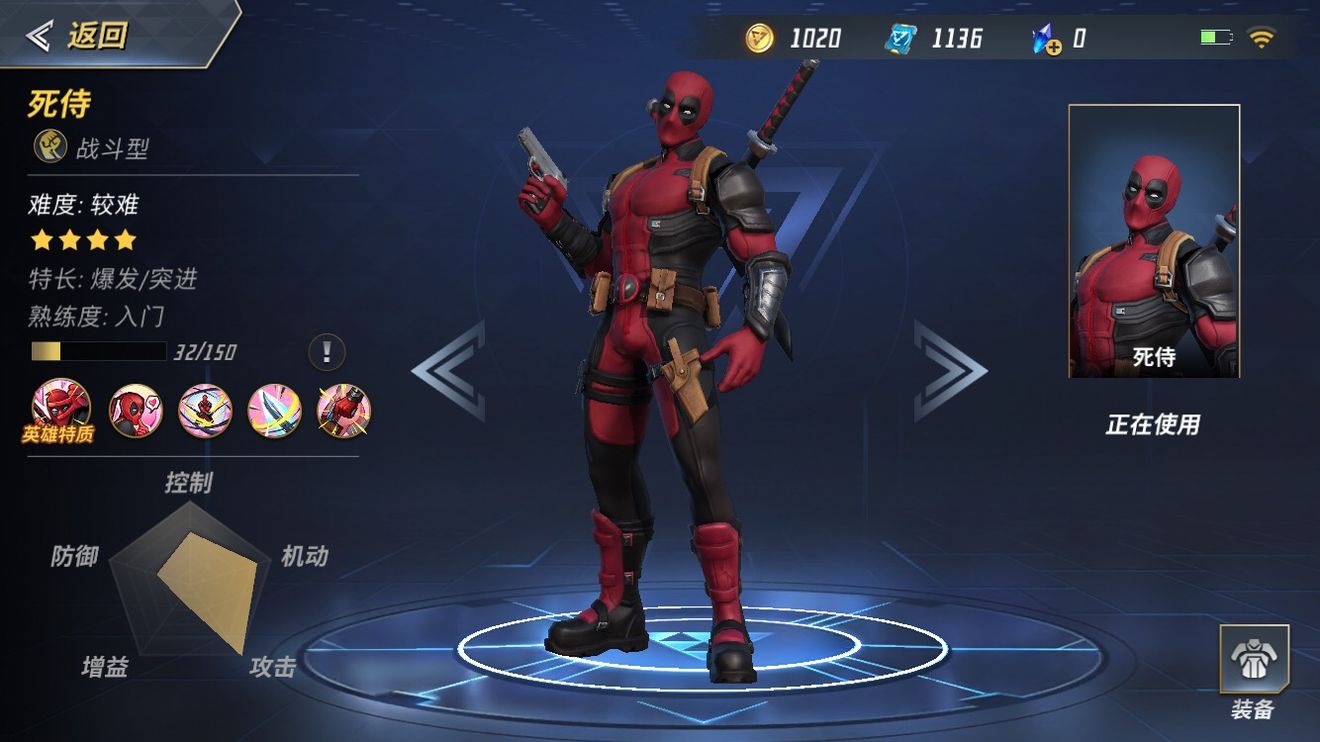1320x742 pixels.
Task: Go back with the 返回 button
Action: [x=80, y=35]
